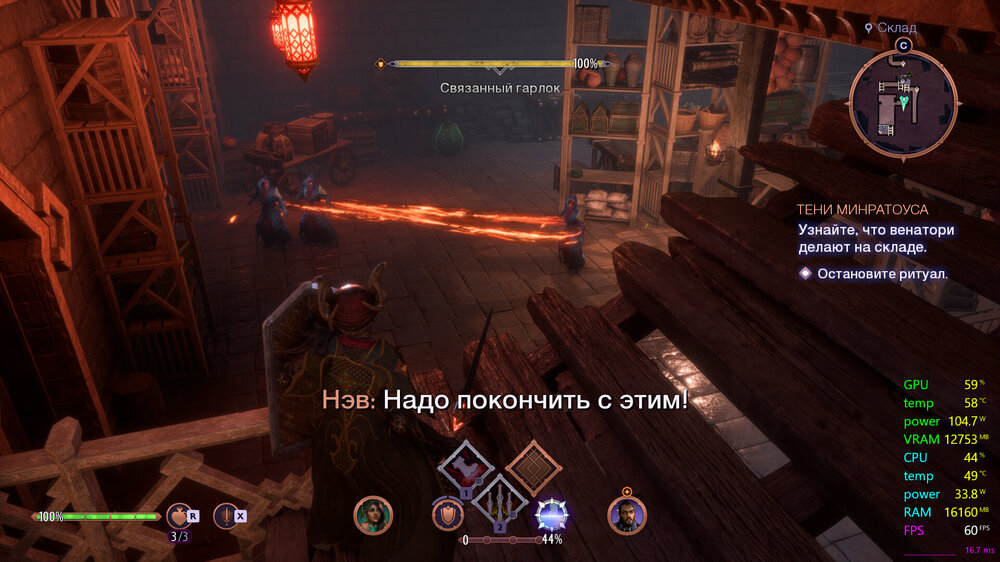
Task: Trigger the glowing blue ultimate ability
Action: point(552,514)
